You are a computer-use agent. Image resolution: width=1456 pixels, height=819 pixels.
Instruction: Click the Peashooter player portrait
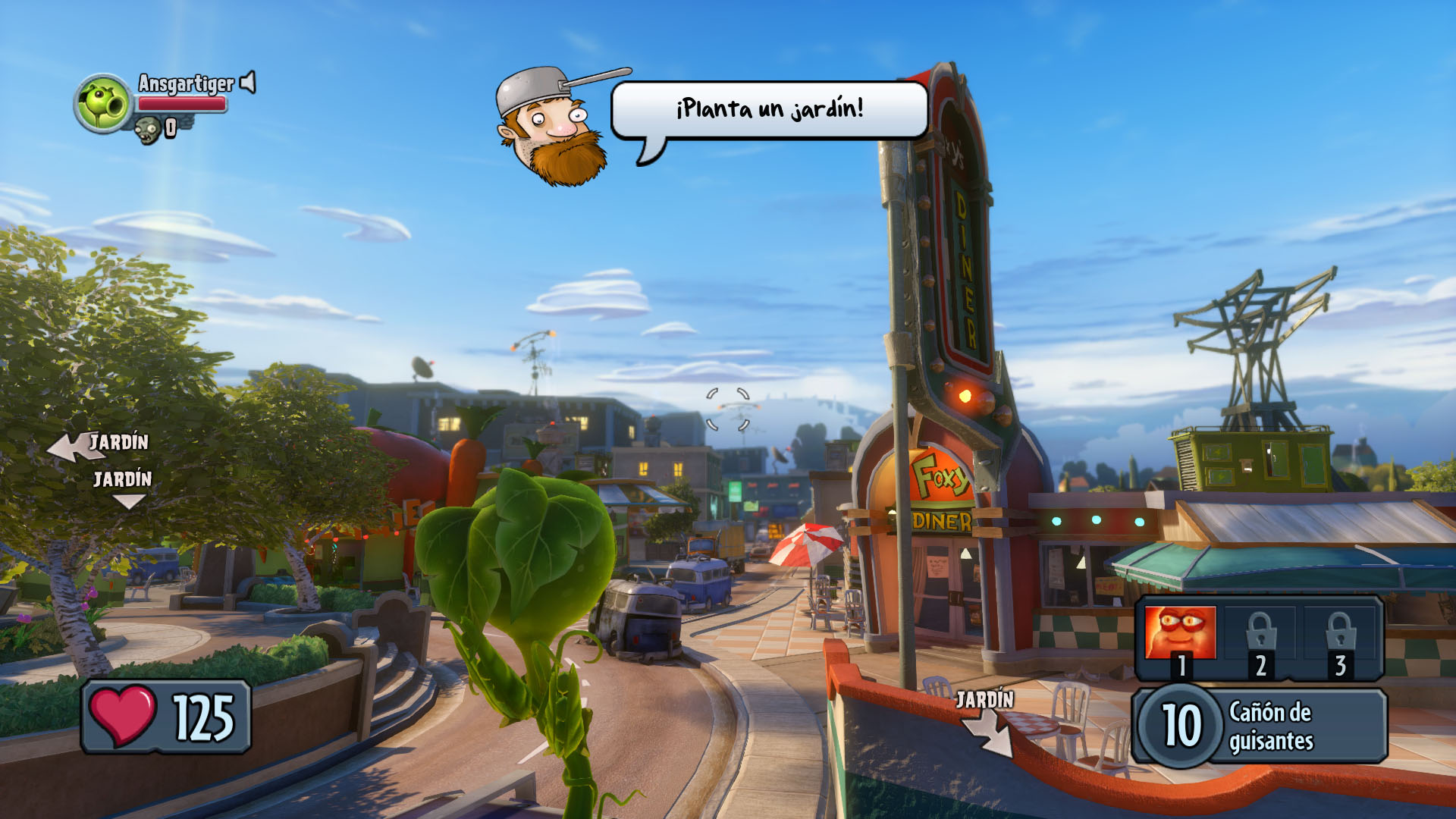(x=104, y=103)
